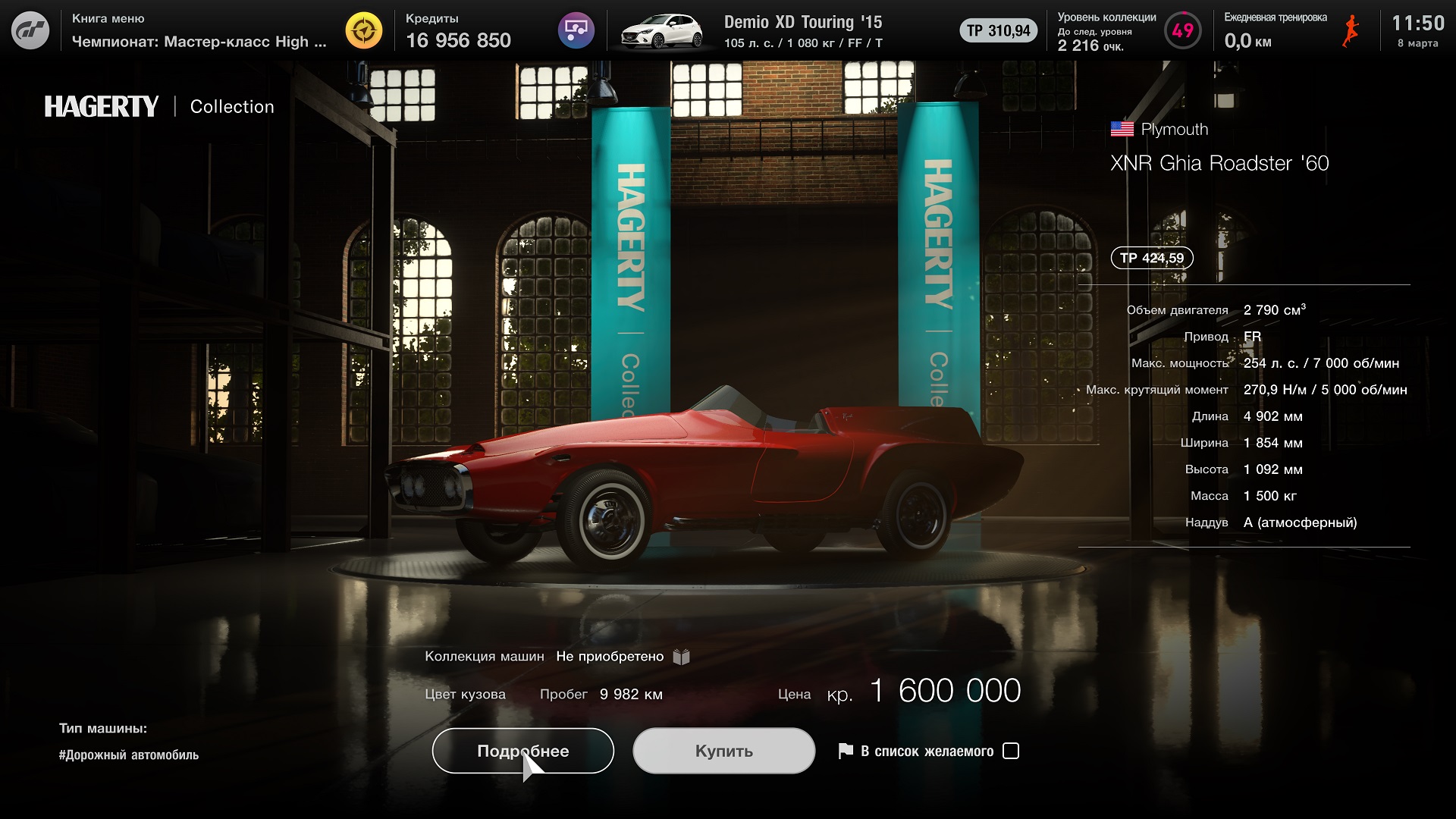The image size is (1456, 819).
Task: Open the collection level 49 badge
Action: (x=1182, y=31)
